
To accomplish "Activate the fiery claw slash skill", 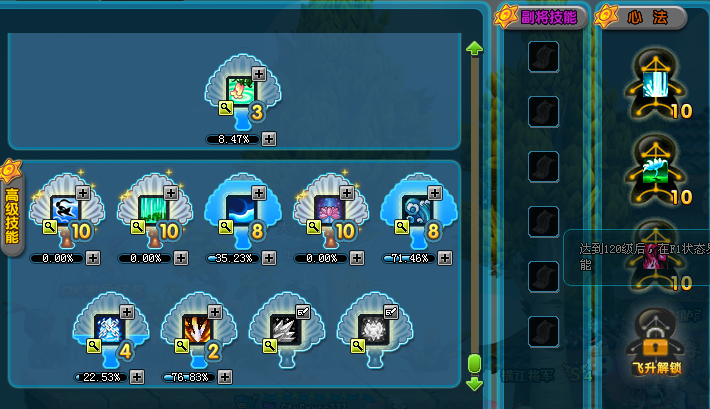I will point(196,327).
